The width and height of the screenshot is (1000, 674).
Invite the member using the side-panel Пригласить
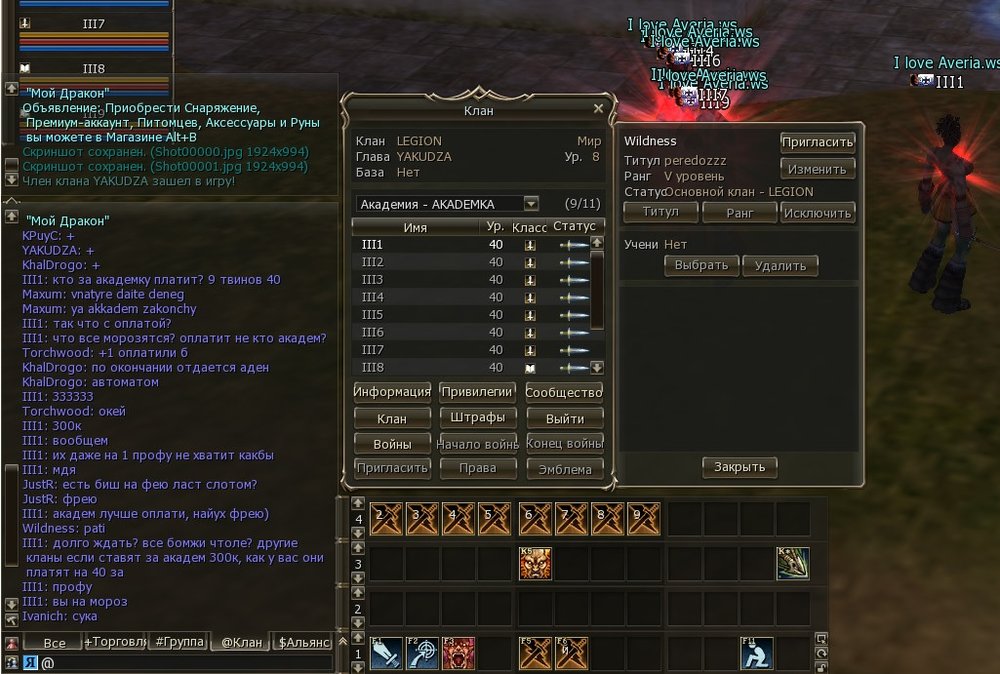(x=817, y=142)
